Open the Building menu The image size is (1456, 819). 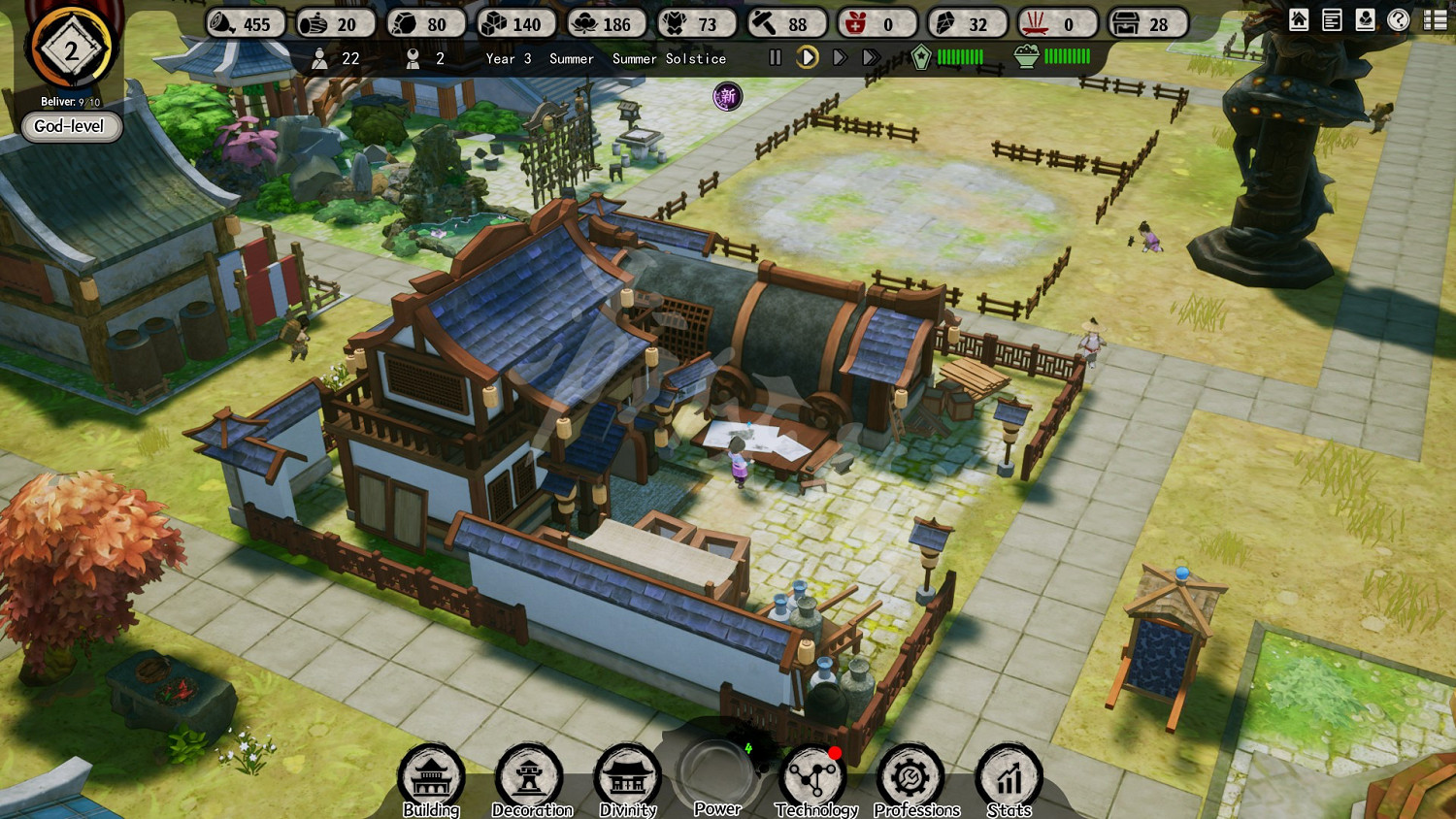(x=431, y=777)
